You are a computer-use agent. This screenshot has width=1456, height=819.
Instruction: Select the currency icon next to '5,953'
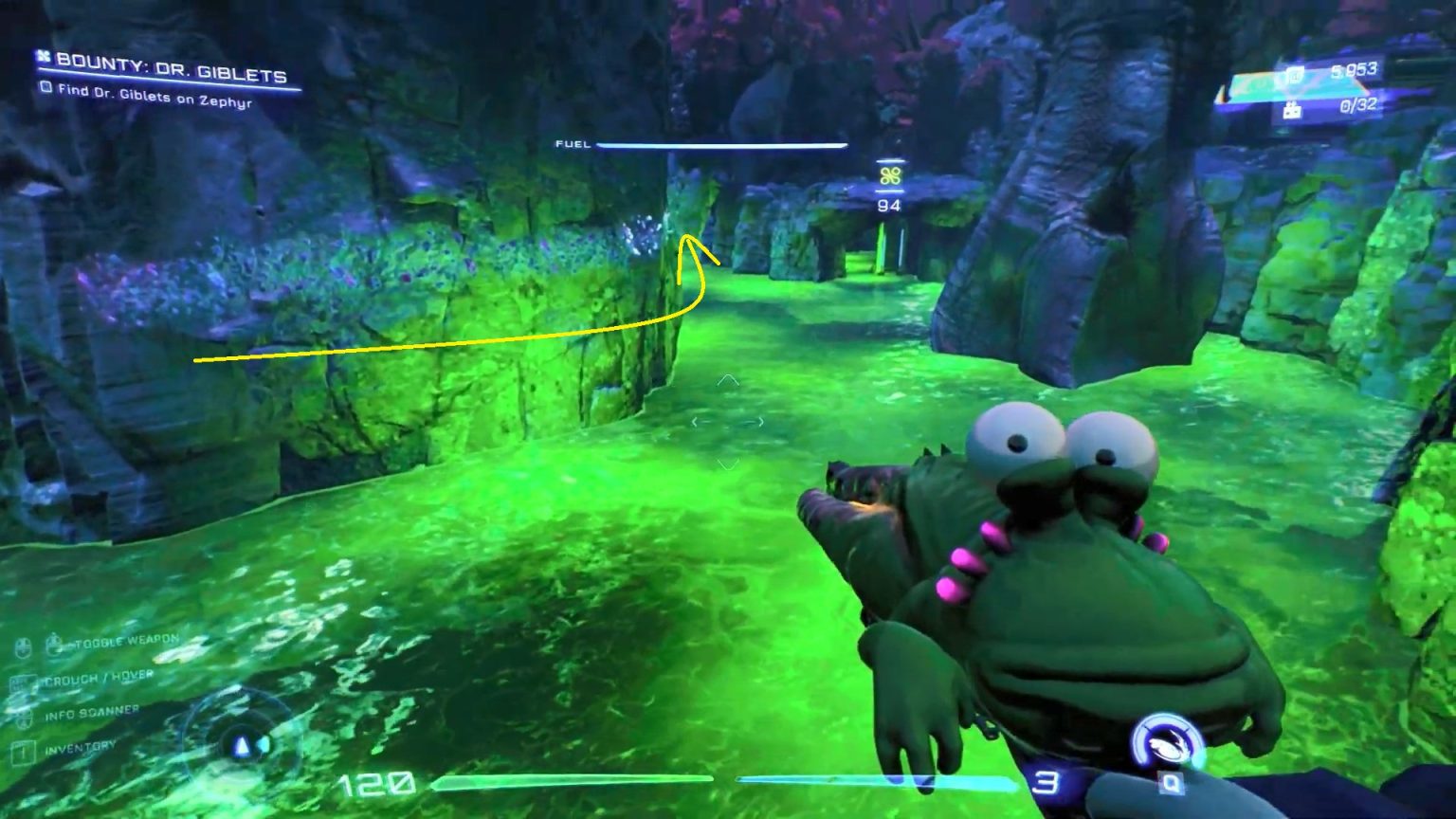pyautogui.click(x=1294, y=73)
